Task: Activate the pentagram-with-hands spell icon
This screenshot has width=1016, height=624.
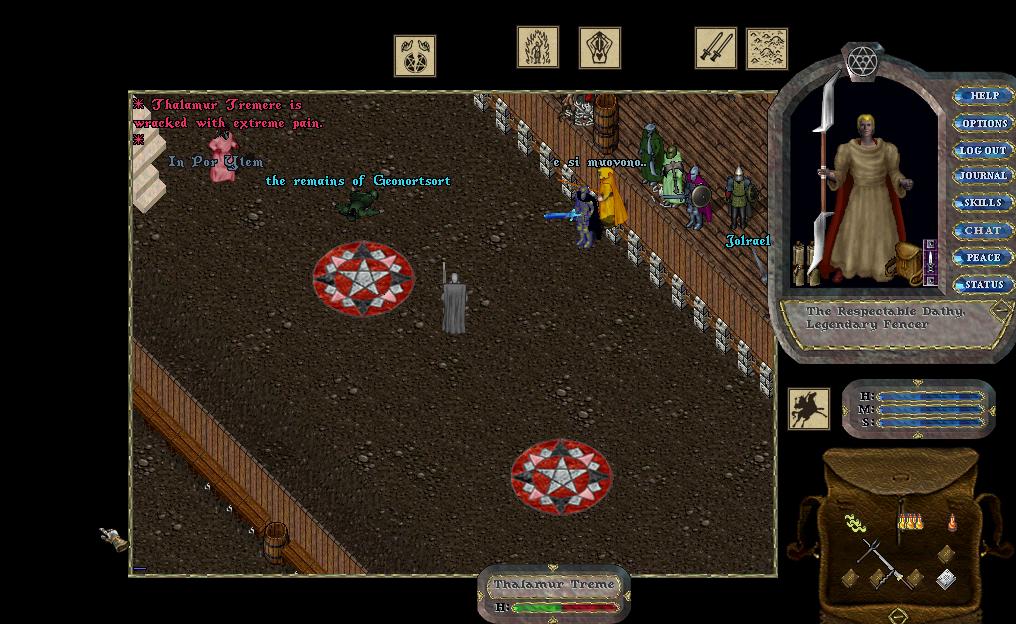Action: click(414, 56)
